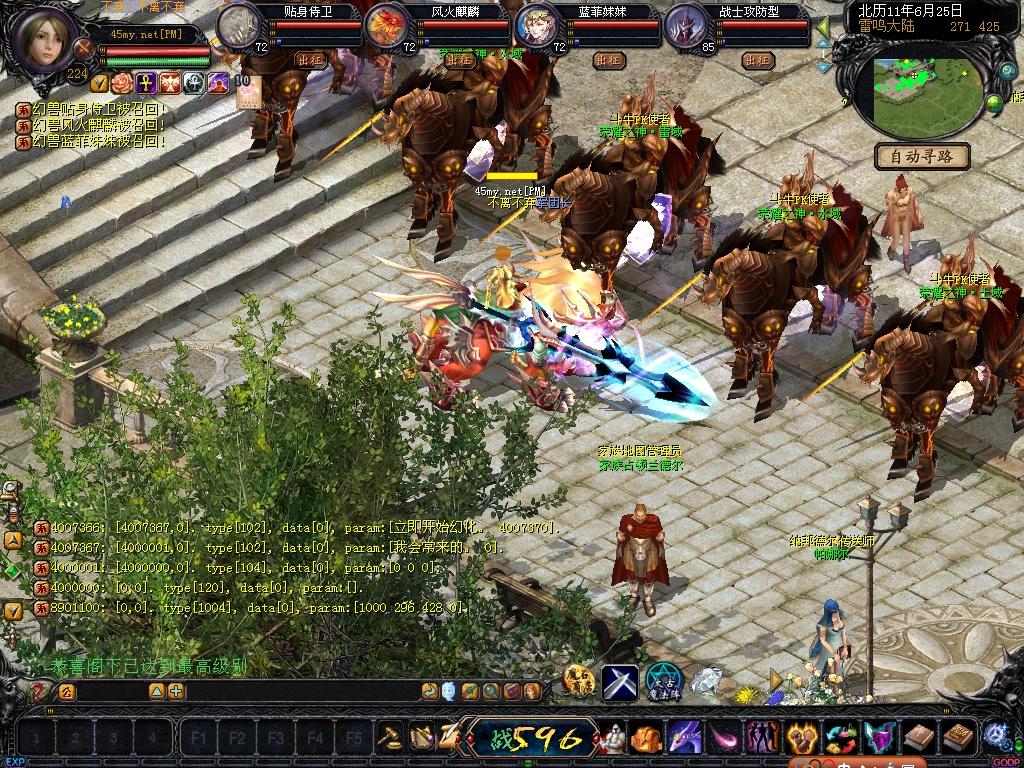
Task: Click the 自动寻路 auto-pathfinding button
Action: 922,156
